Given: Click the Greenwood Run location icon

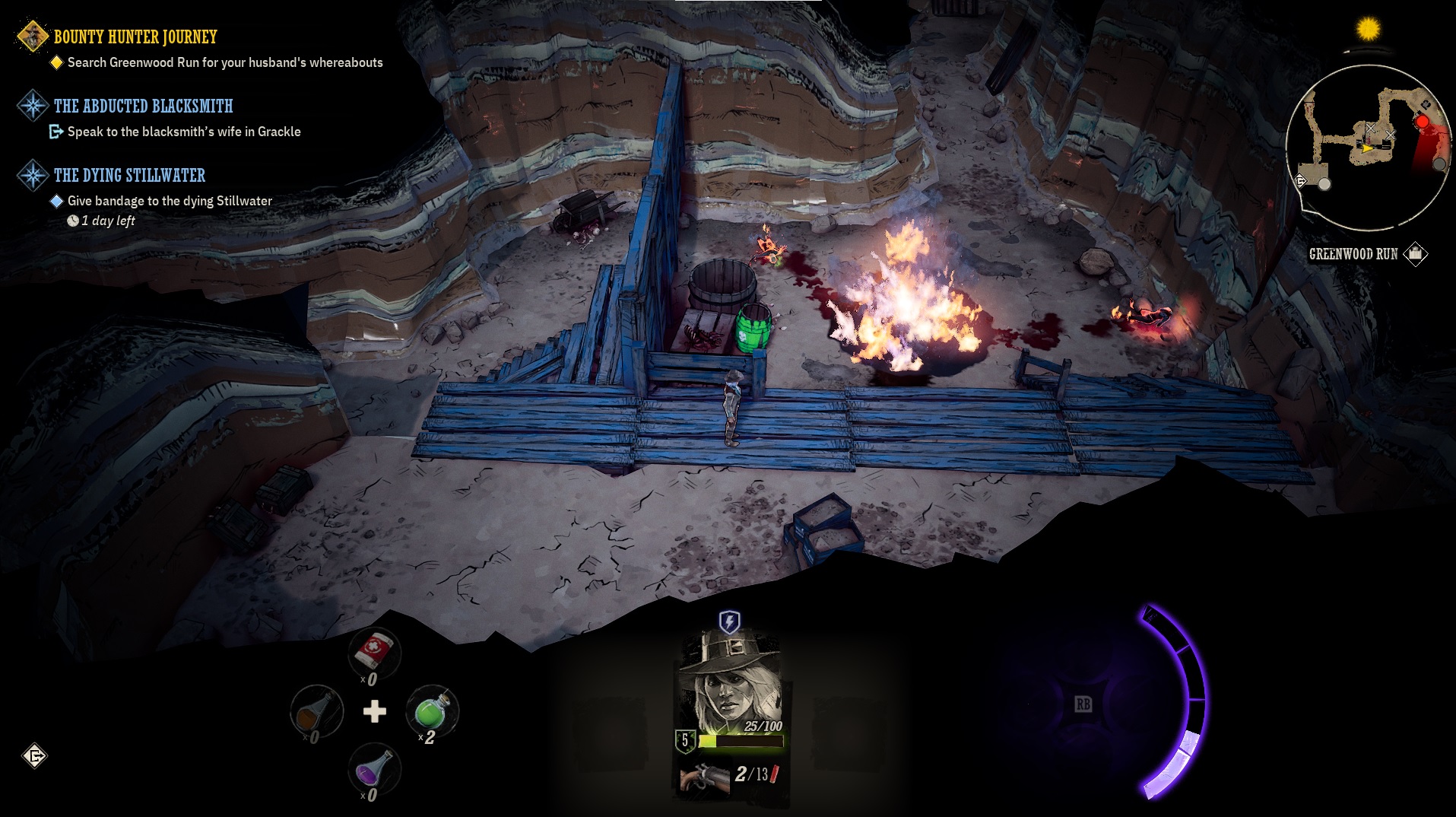Looking at the screenshot, I should click(x=1416, y=253).
